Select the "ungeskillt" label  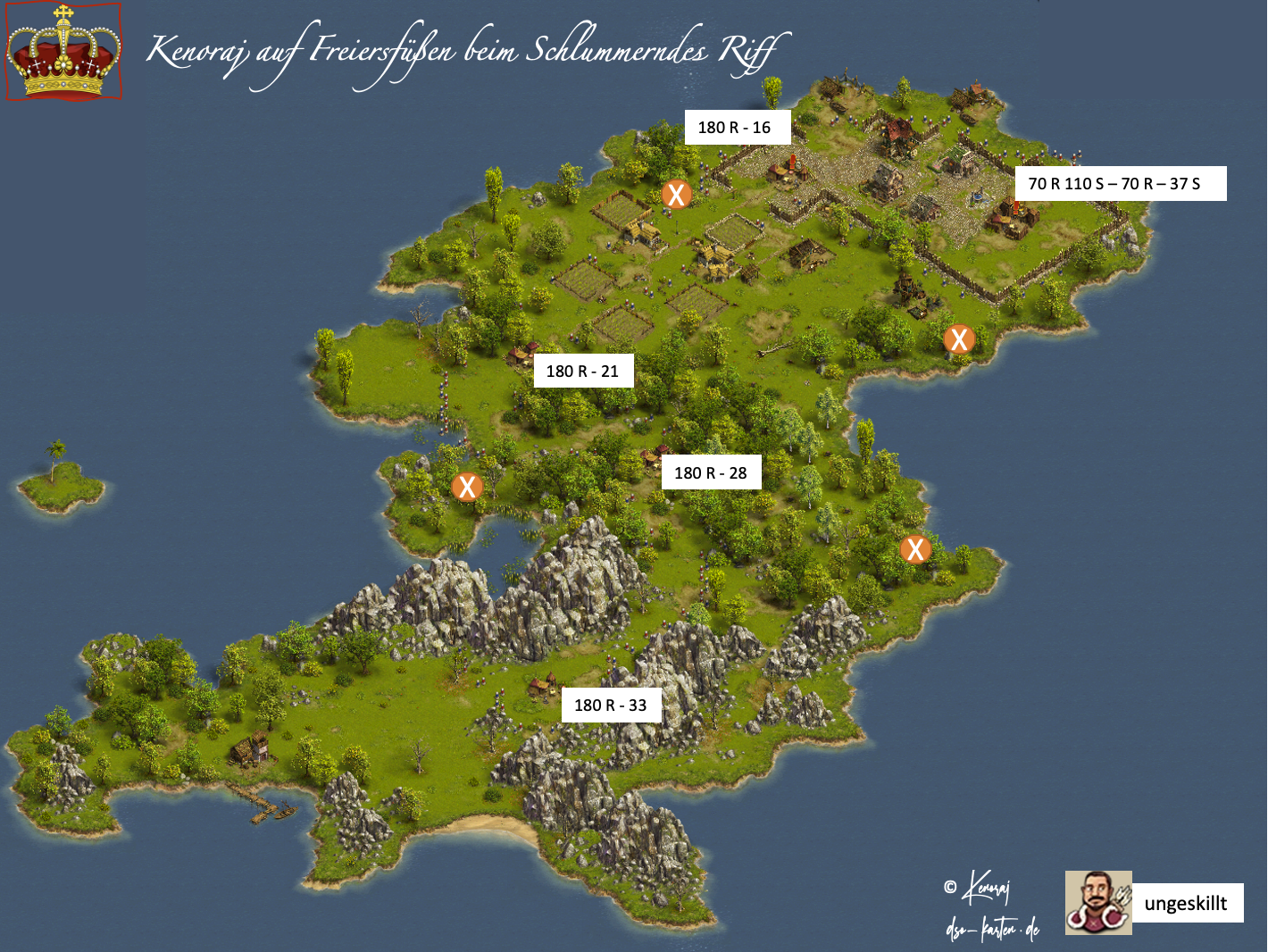tap(1187, 904)
